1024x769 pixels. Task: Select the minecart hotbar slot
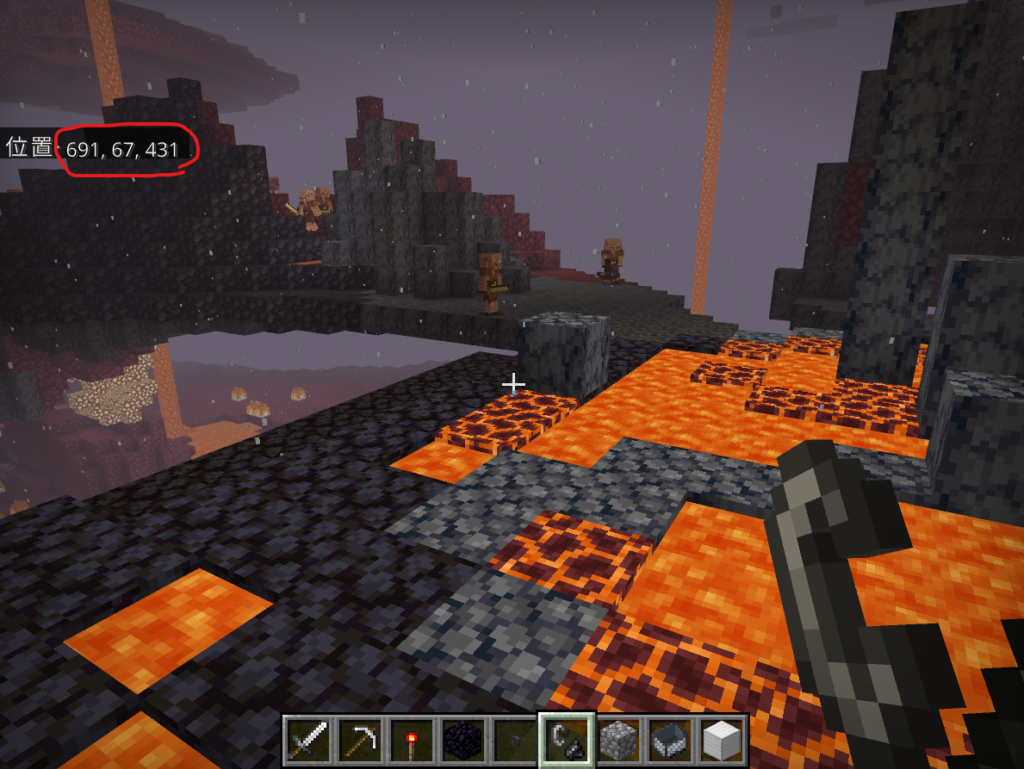coord(671,741)
